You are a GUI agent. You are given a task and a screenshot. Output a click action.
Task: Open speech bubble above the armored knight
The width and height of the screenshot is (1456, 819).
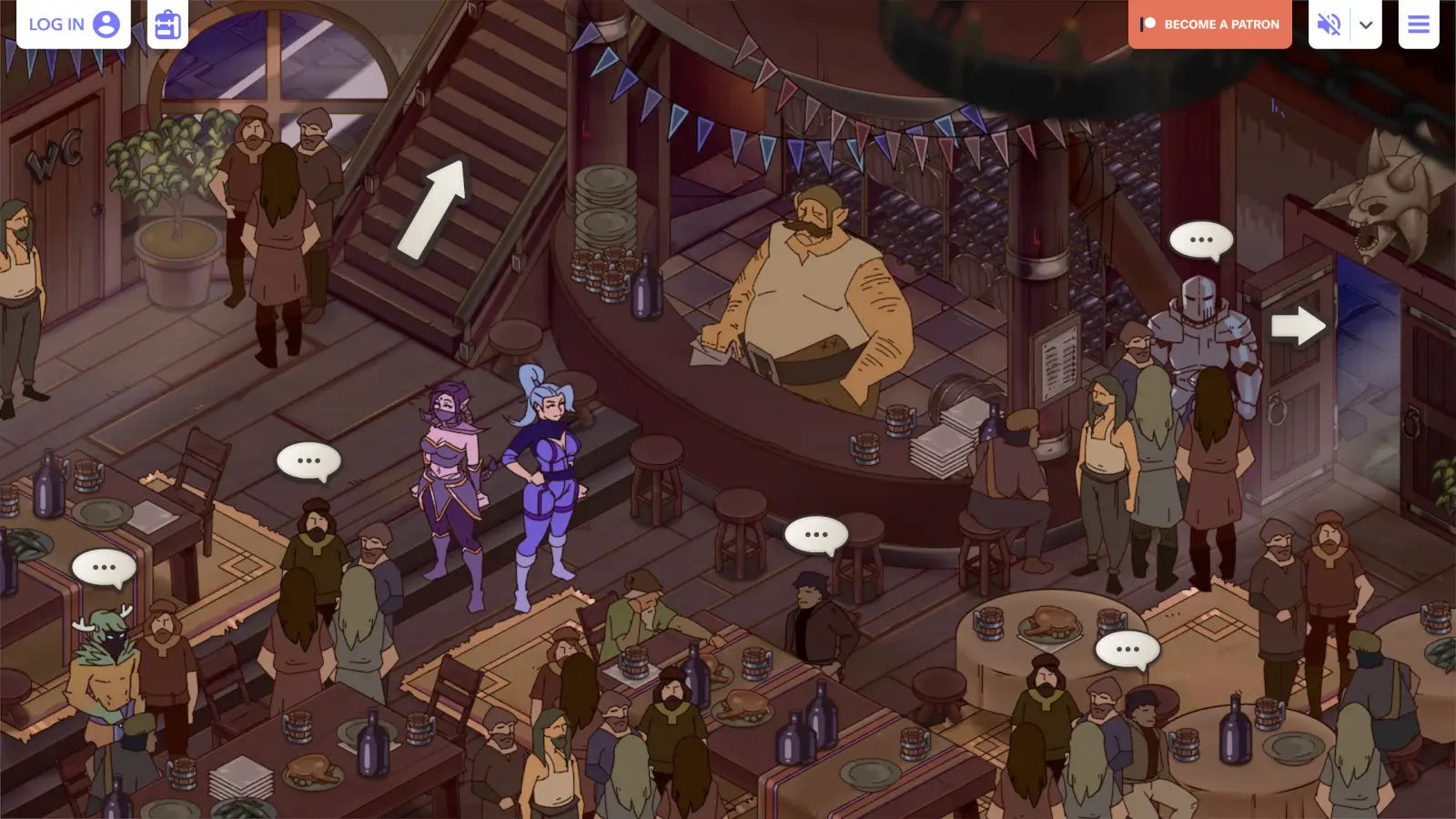(x=1201, y=240)
